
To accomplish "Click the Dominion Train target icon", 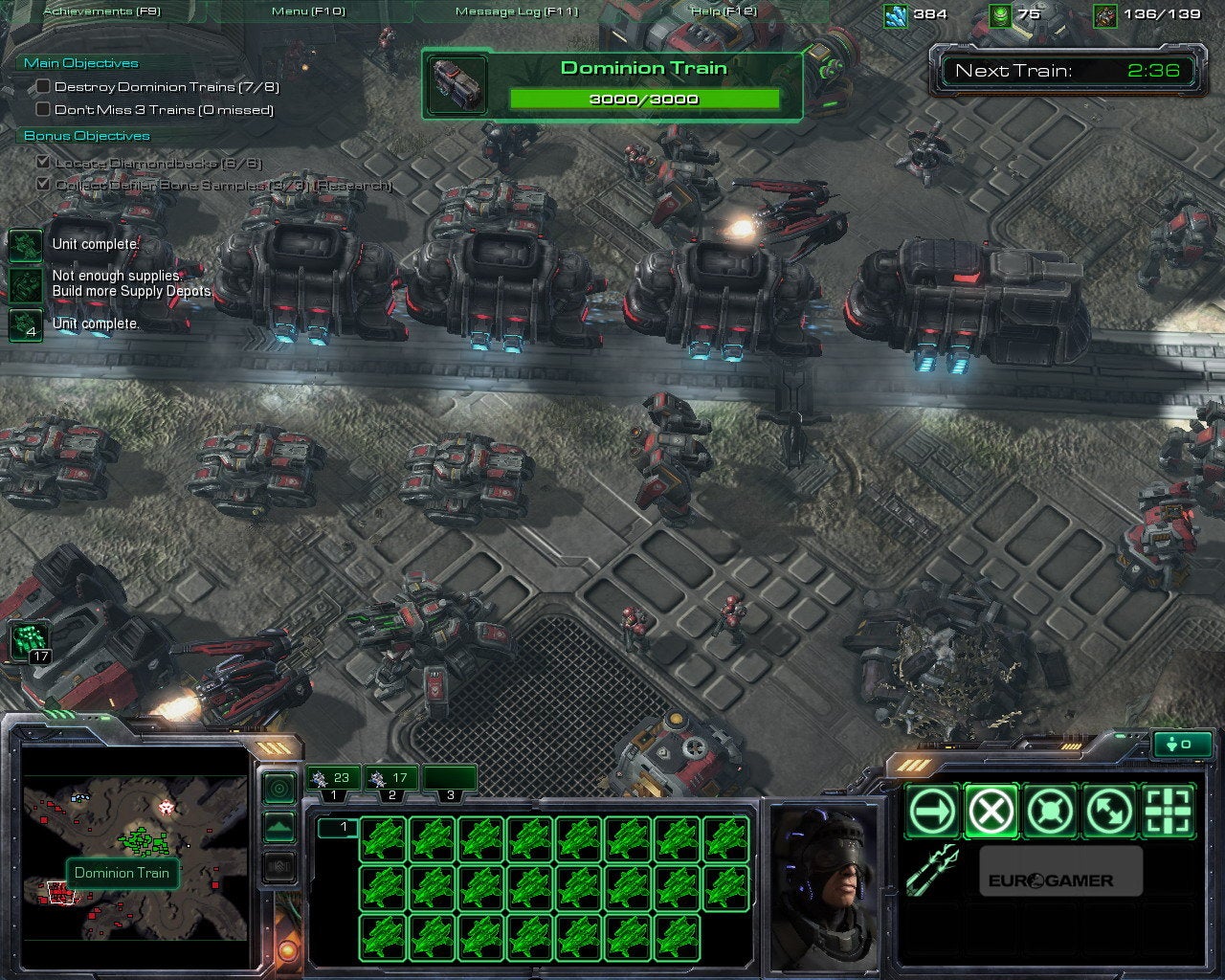I will (x=457, y=84).
